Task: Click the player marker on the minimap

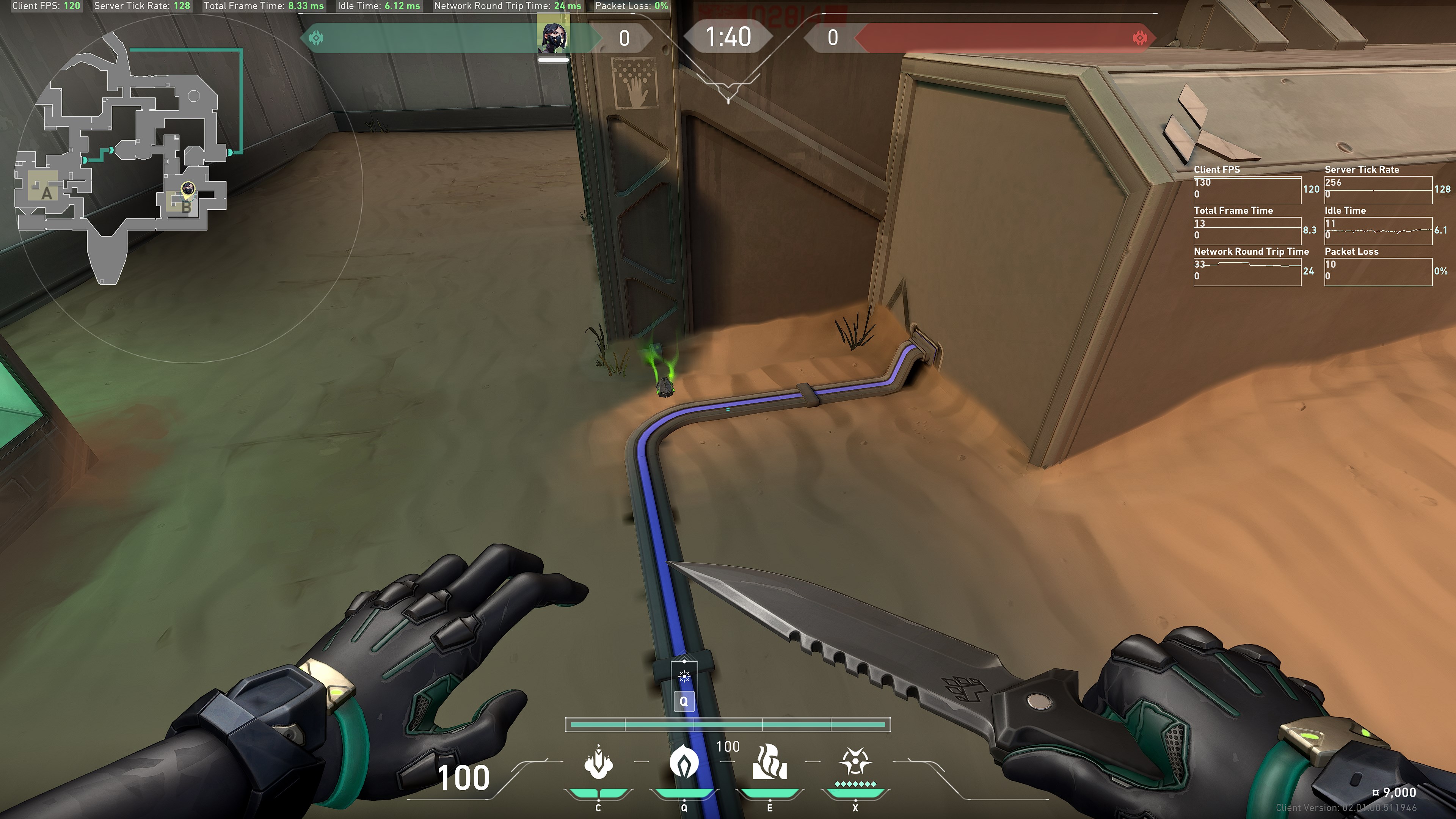Action: 188,189
